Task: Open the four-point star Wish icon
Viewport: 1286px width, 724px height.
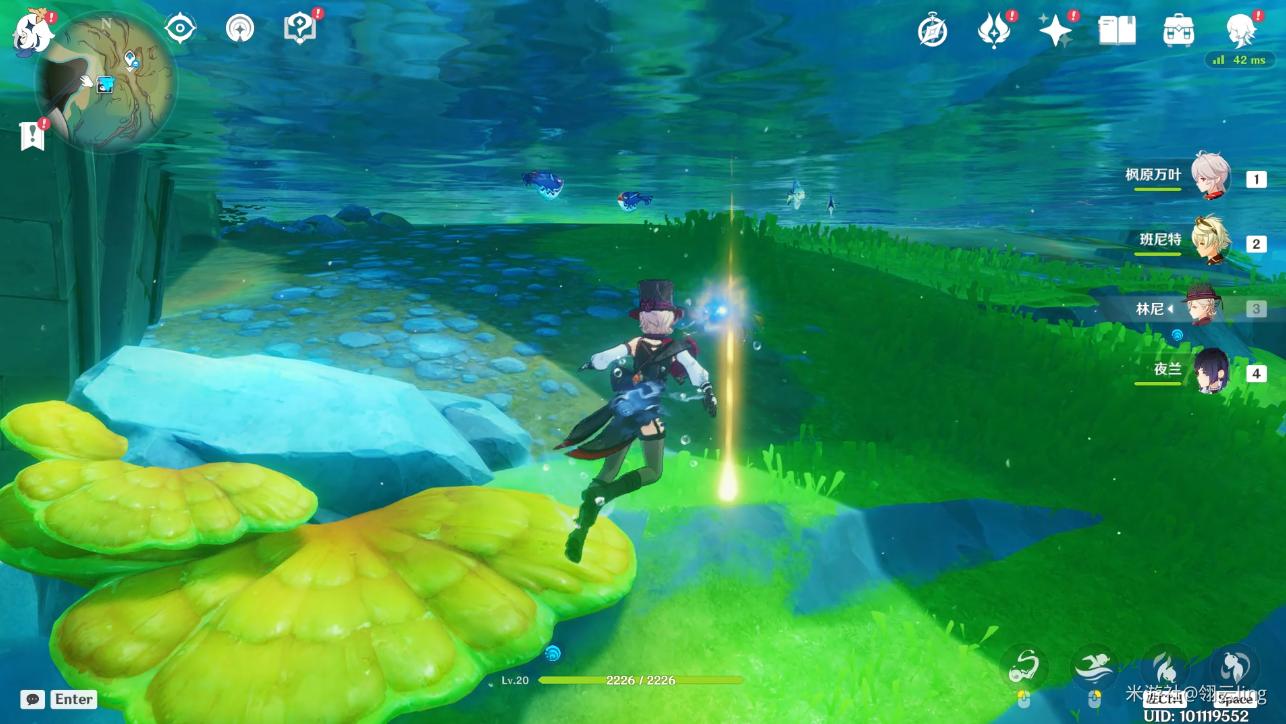Action: (1055, 31)
